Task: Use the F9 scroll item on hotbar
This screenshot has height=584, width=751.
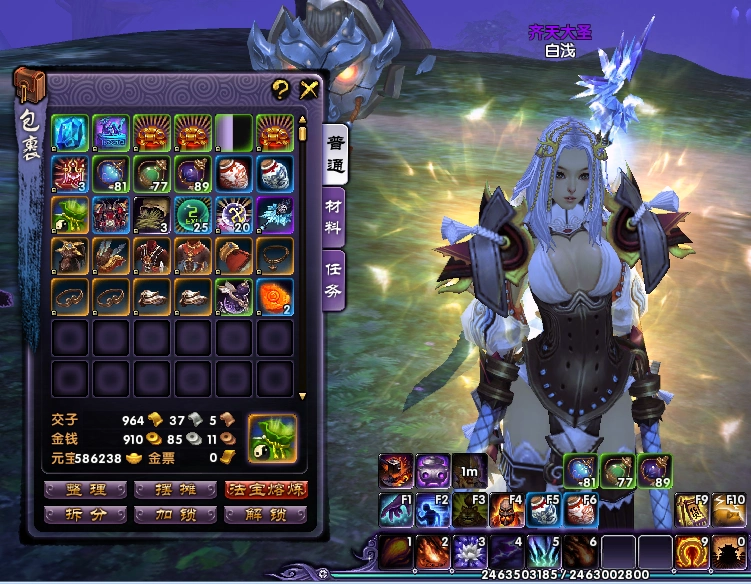Action: [691, 509]
